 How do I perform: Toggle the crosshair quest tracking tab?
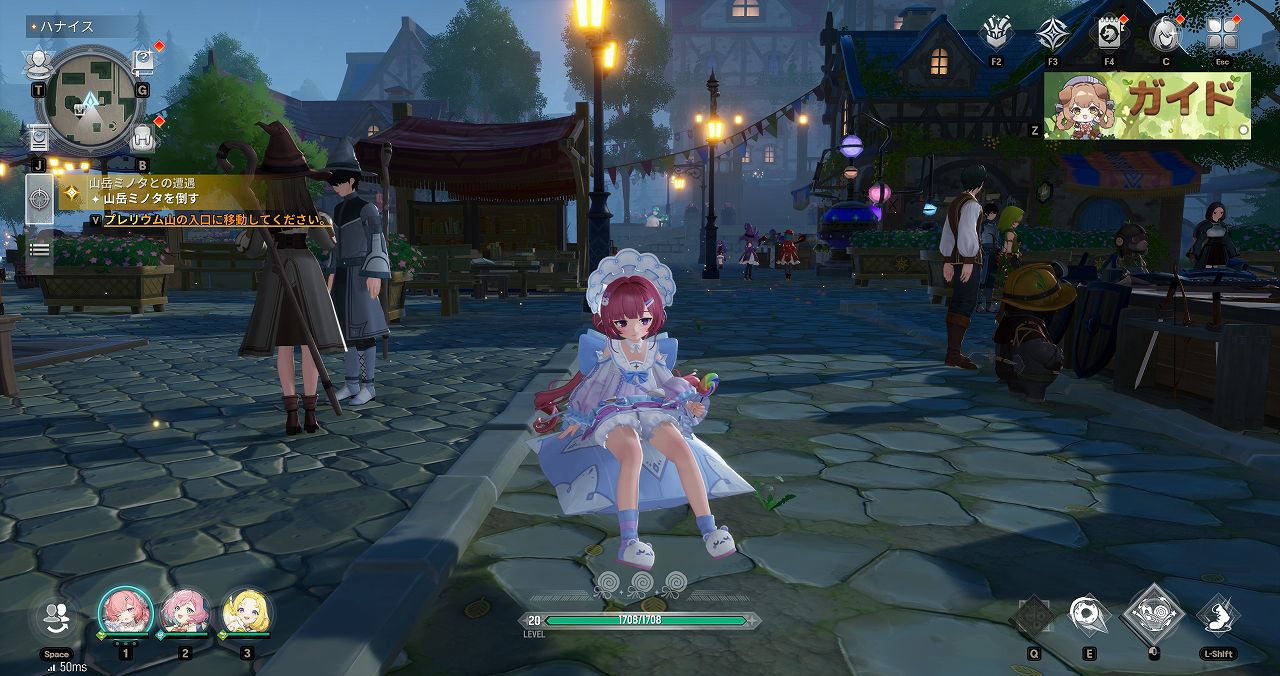pyautogui.click(x=40, y=198)
